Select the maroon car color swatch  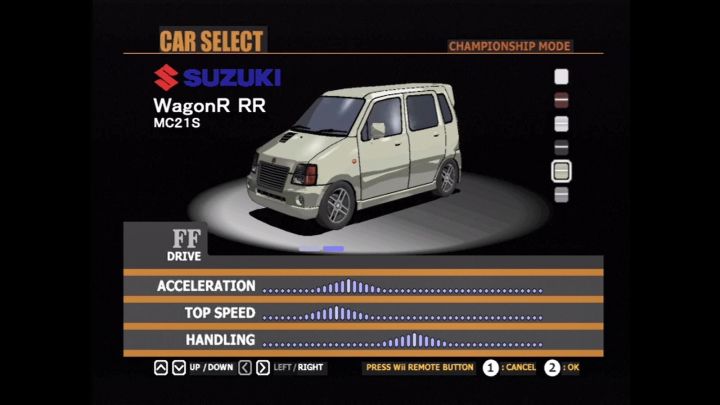click(x=562, y=100)
